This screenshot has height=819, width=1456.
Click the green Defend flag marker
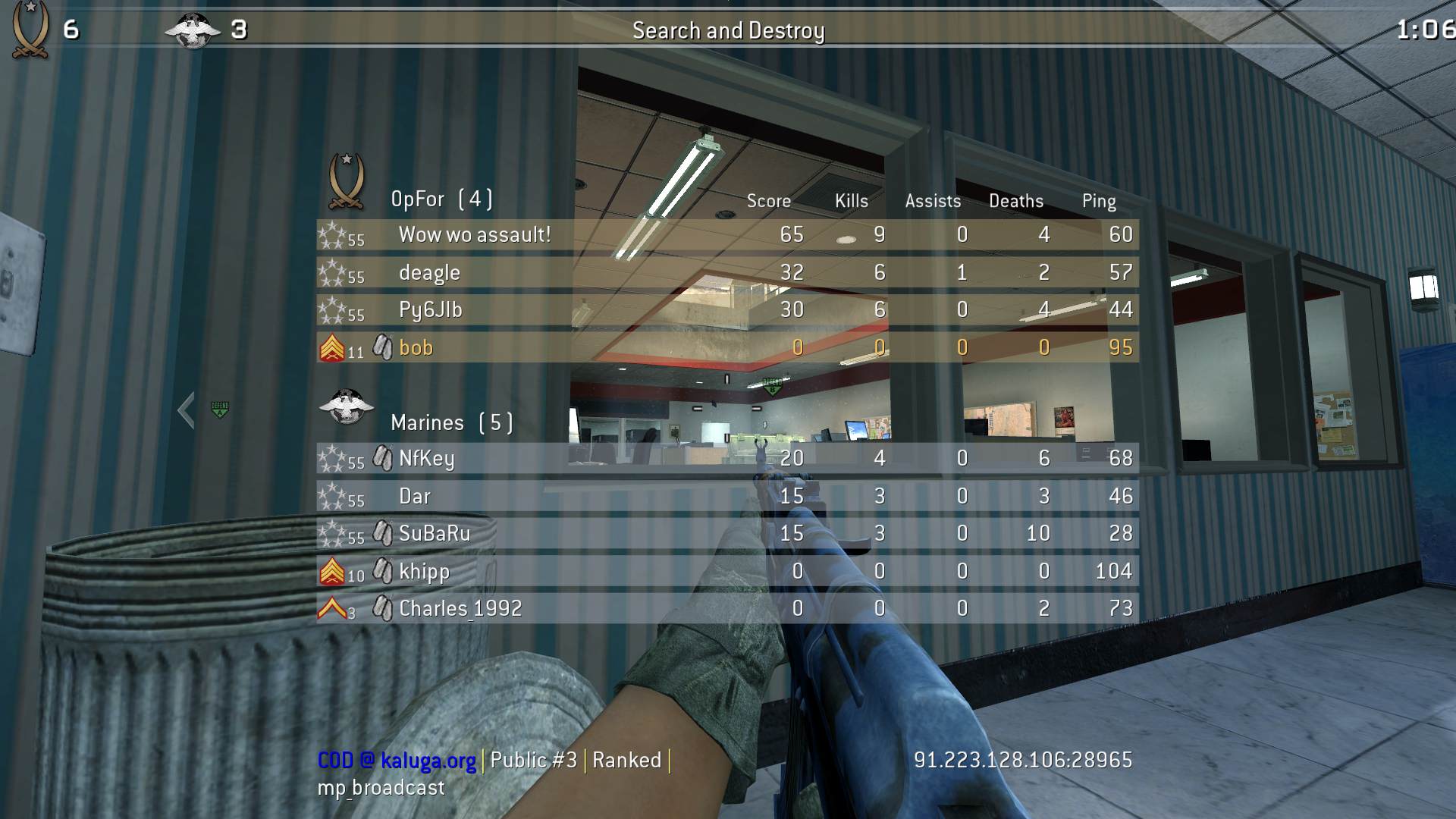pyautogui.click(x=219, y=409)
